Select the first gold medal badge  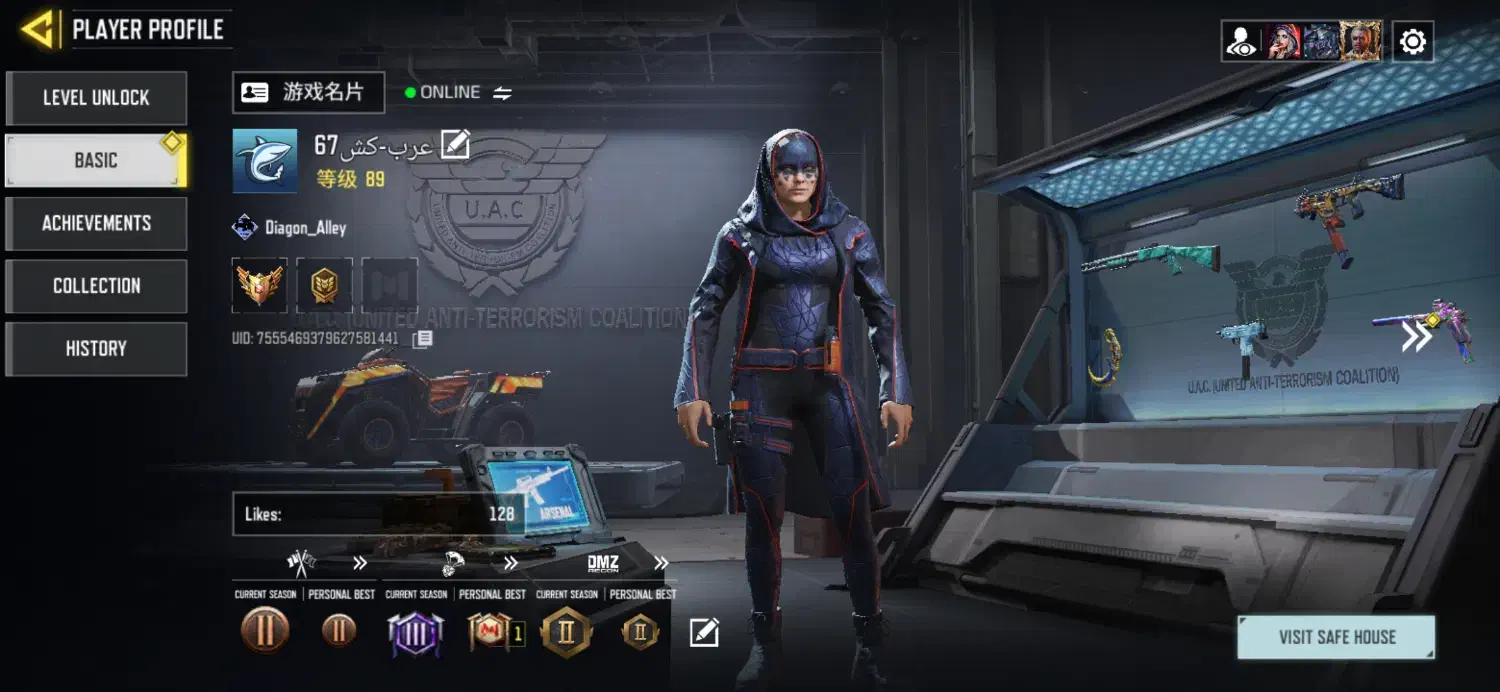tap(260, 285)
